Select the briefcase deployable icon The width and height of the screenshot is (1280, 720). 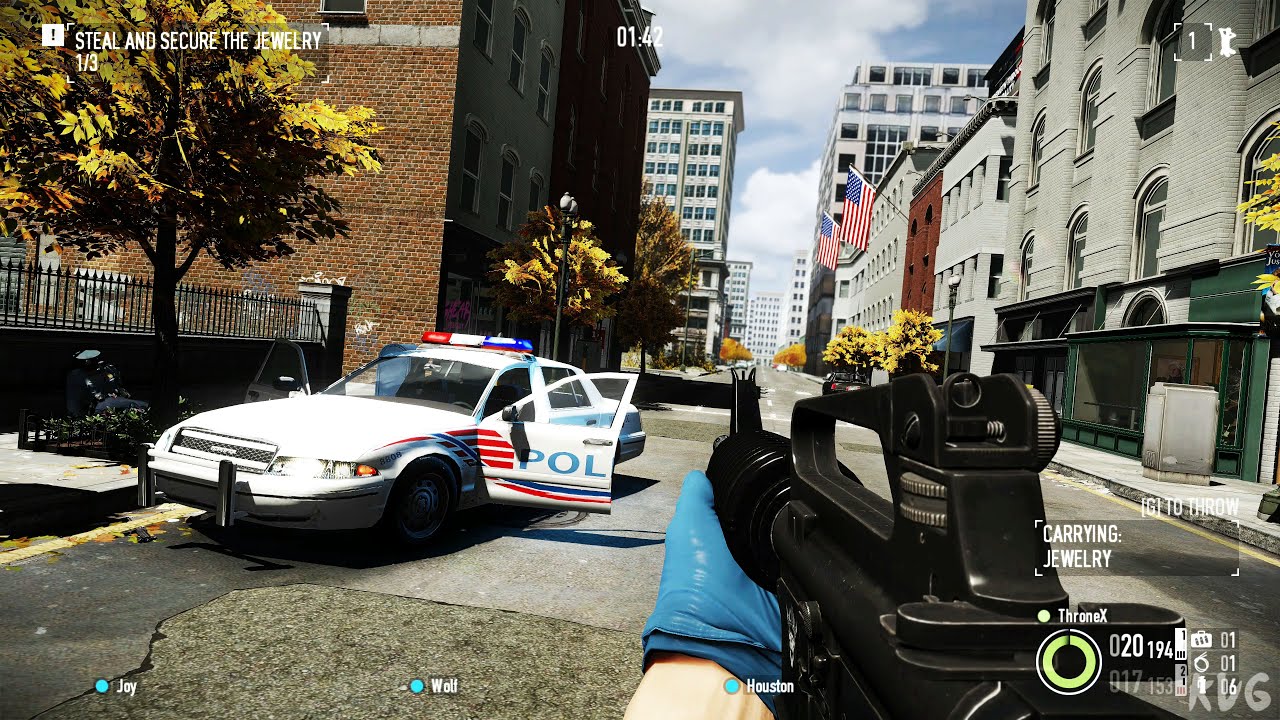[x=1201, y=638]
